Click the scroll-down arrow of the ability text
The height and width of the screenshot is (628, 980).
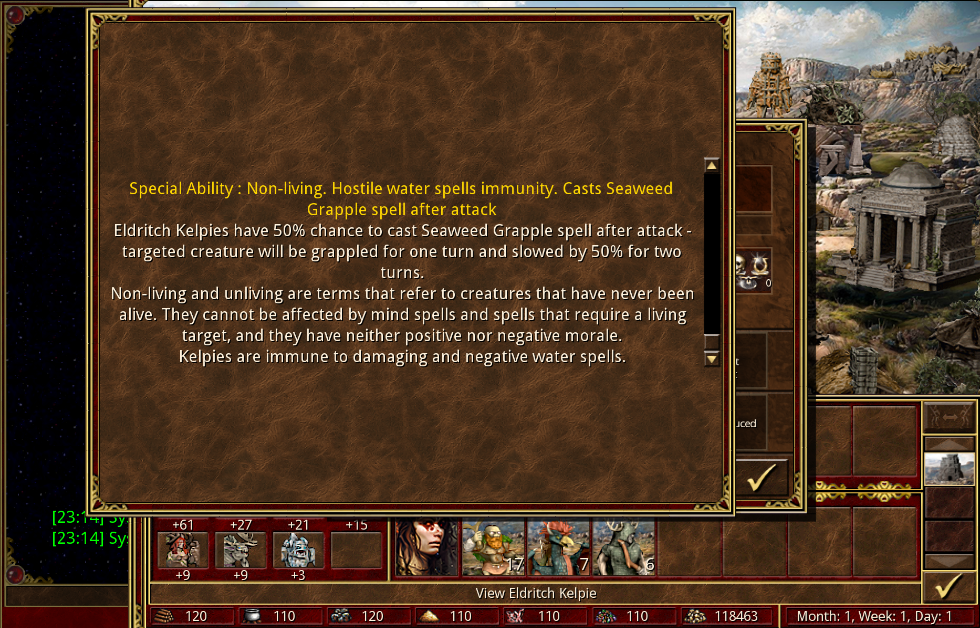(x=712, y=358)
